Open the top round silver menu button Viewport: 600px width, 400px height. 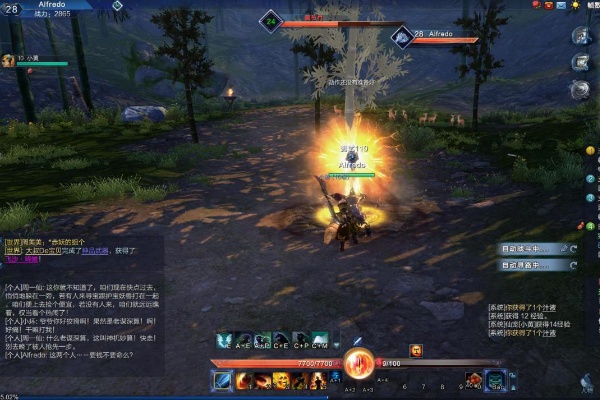click(x=581, y=36)
